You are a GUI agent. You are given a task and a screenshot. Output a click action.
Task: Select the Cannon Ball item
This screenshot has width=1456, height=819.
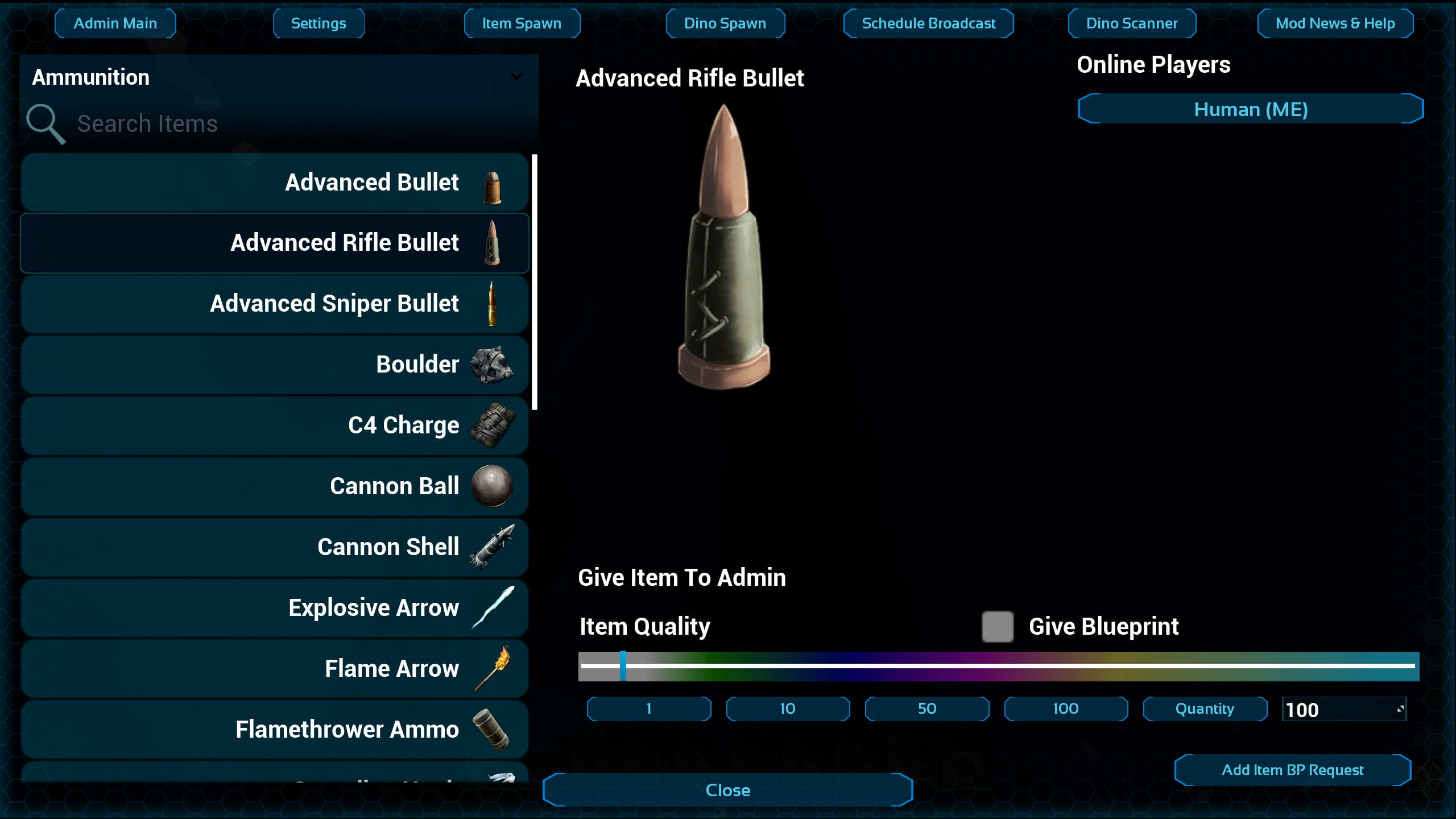(275, 486)
